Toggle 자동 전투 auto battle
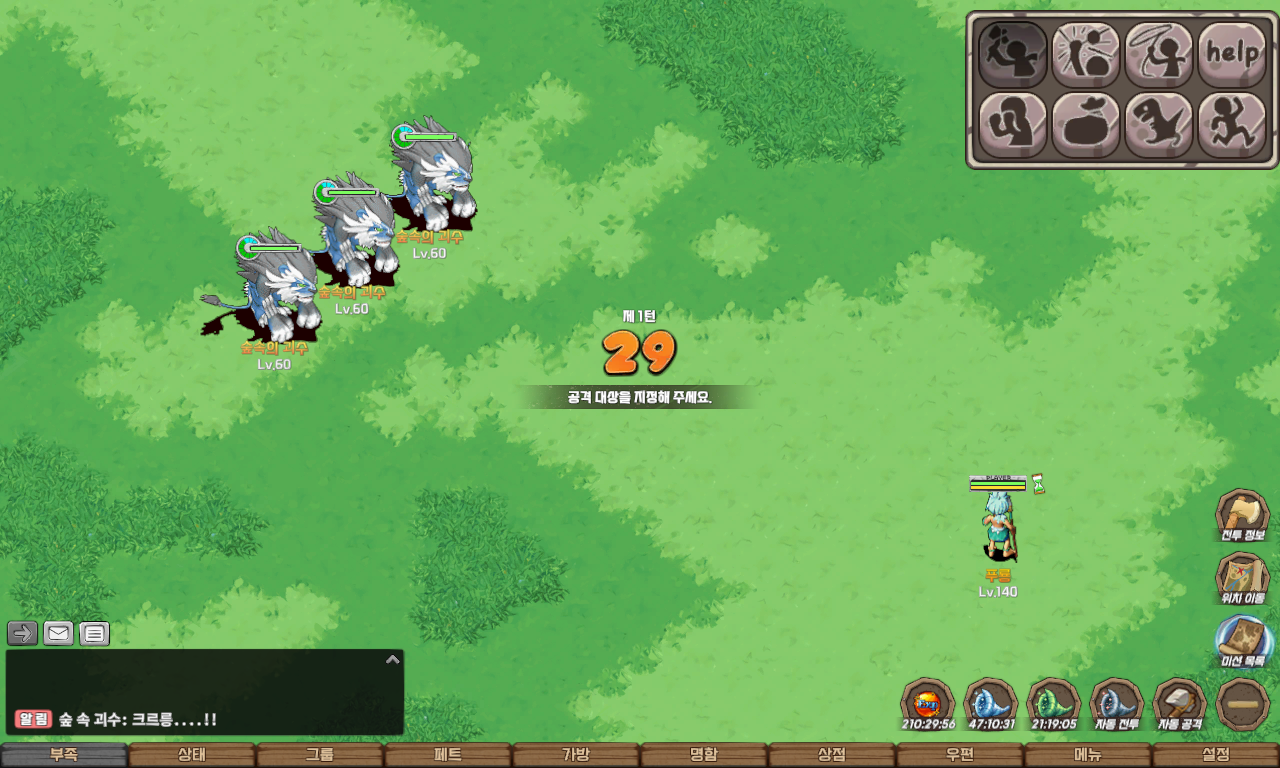This screenshot has height=768, width=1280. [x=1116, y=704]
